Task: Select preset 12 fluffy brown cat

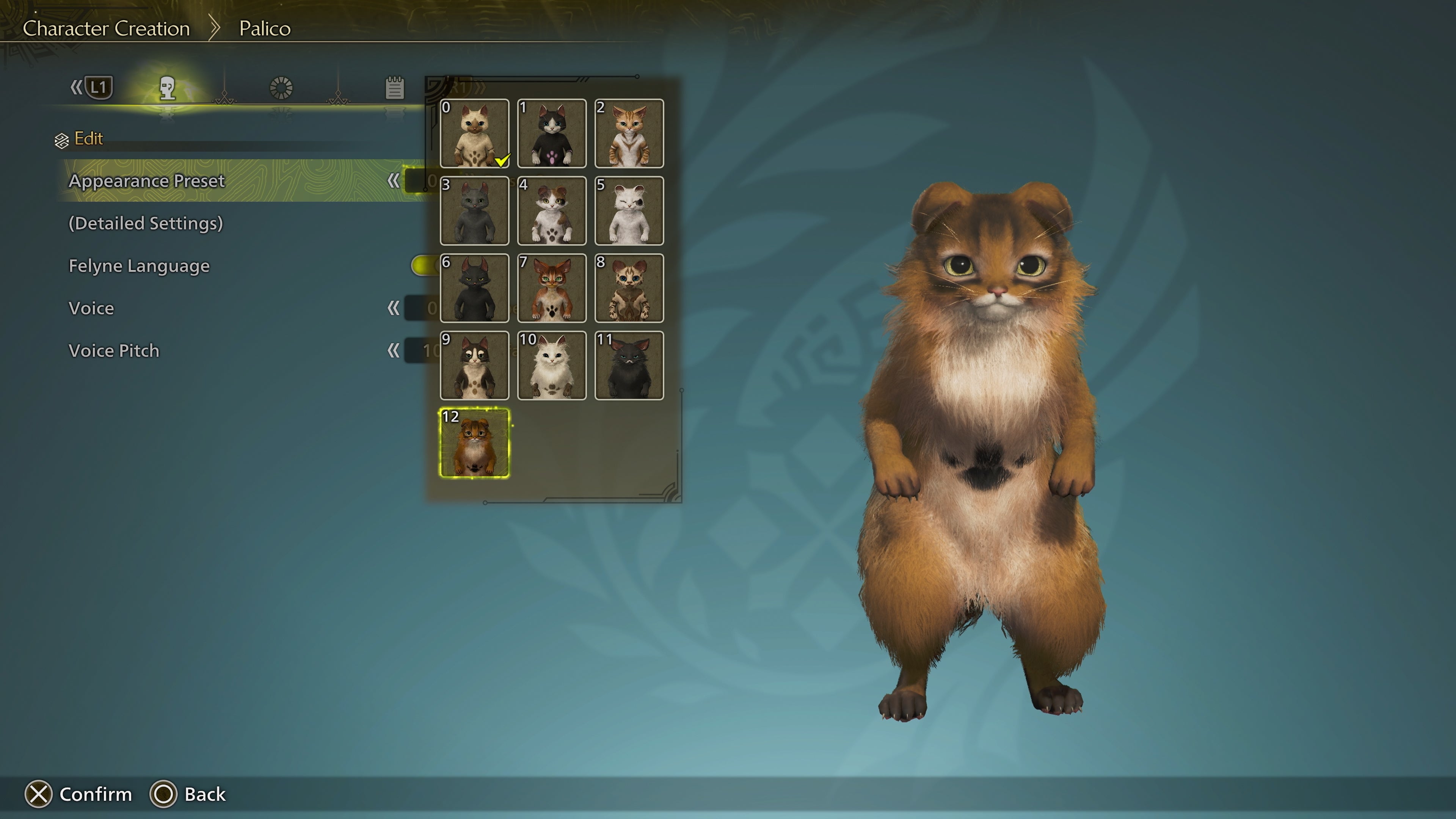Action: tap(474, 443)
